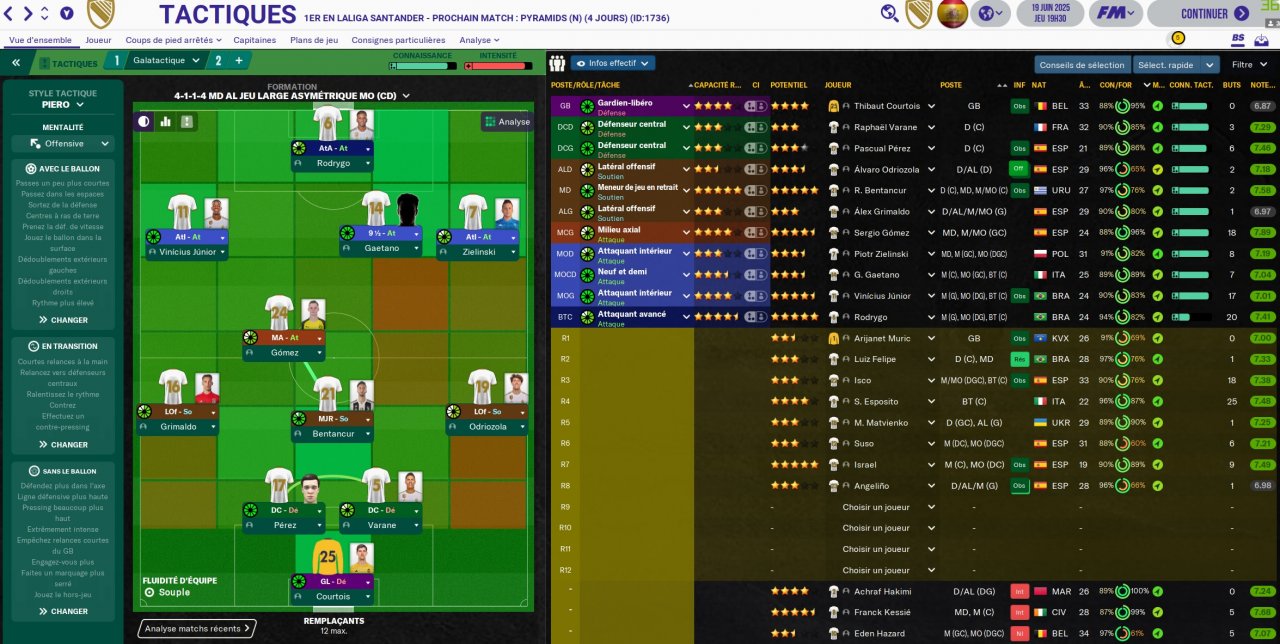Open the Filtre dropdown

[x=1249, y=65]
